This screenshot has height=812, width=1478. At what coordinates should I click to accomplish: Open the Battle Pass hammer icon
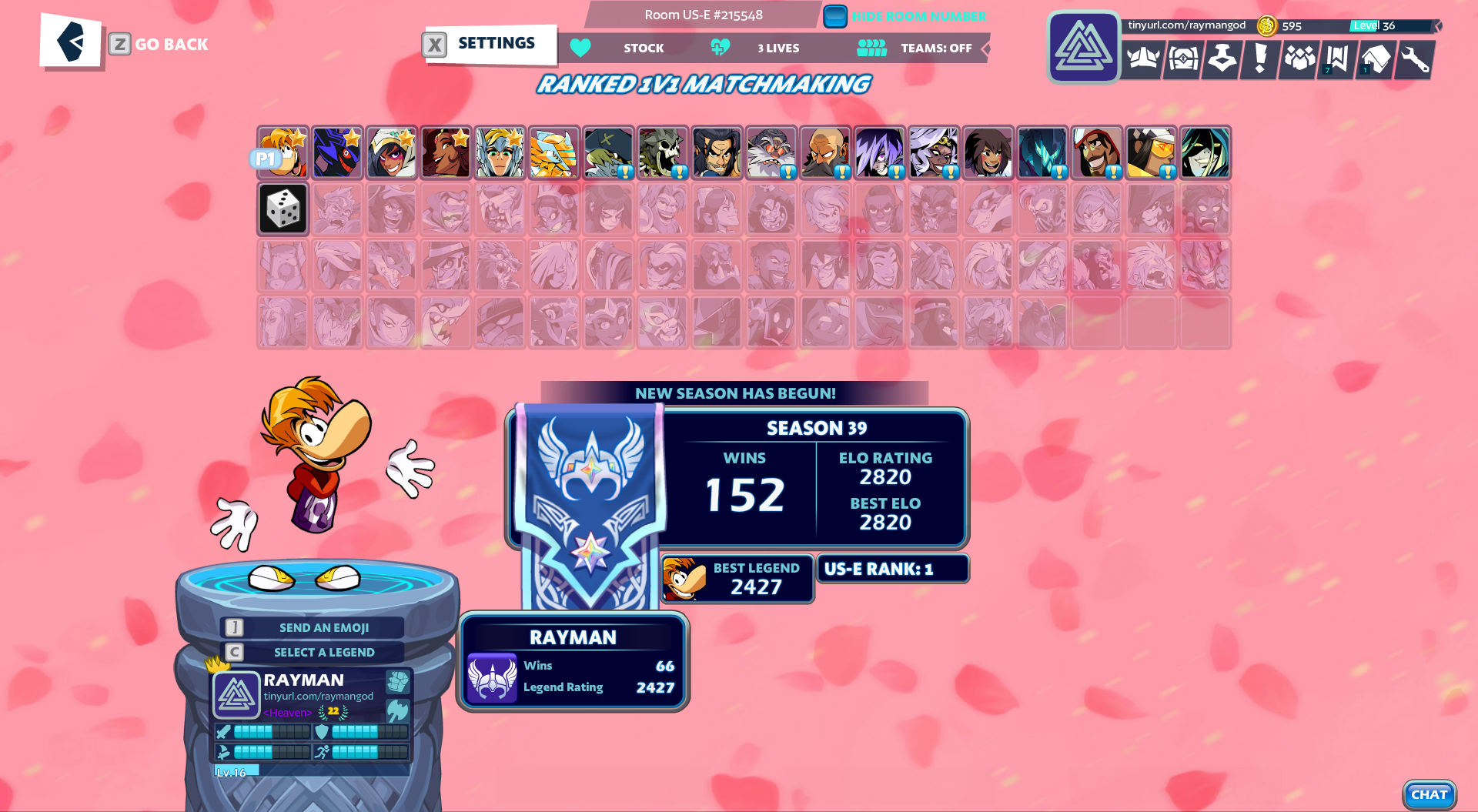pos(1222,60)
